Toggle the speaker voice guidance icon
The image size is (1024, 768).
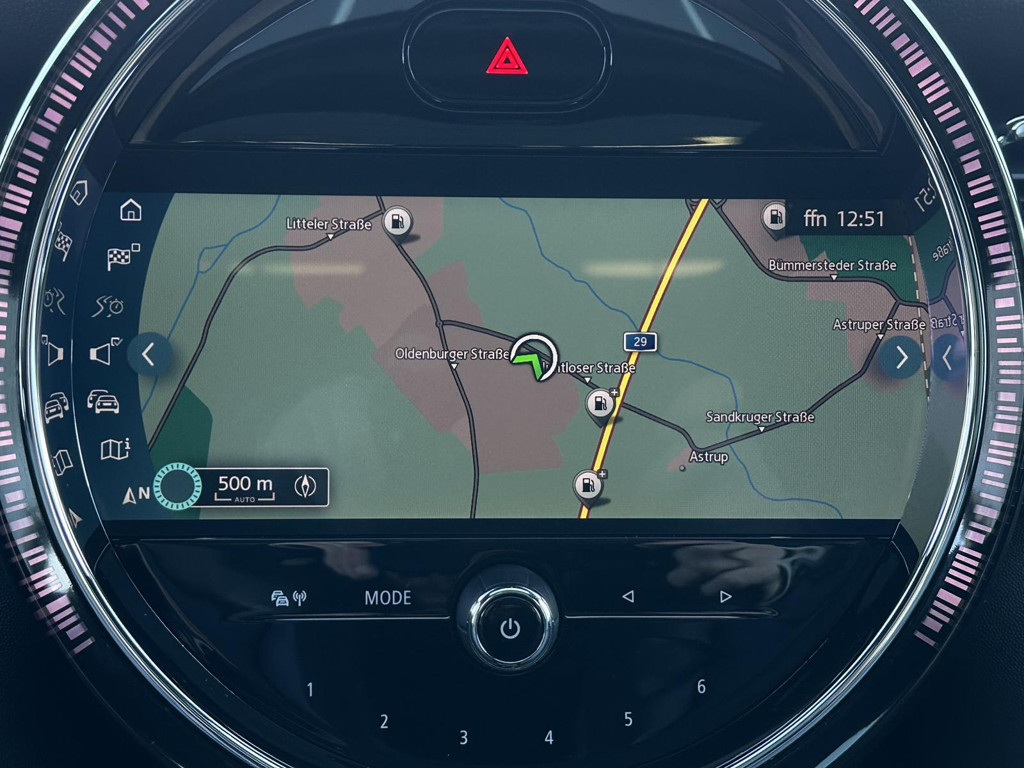coord(104,352)
